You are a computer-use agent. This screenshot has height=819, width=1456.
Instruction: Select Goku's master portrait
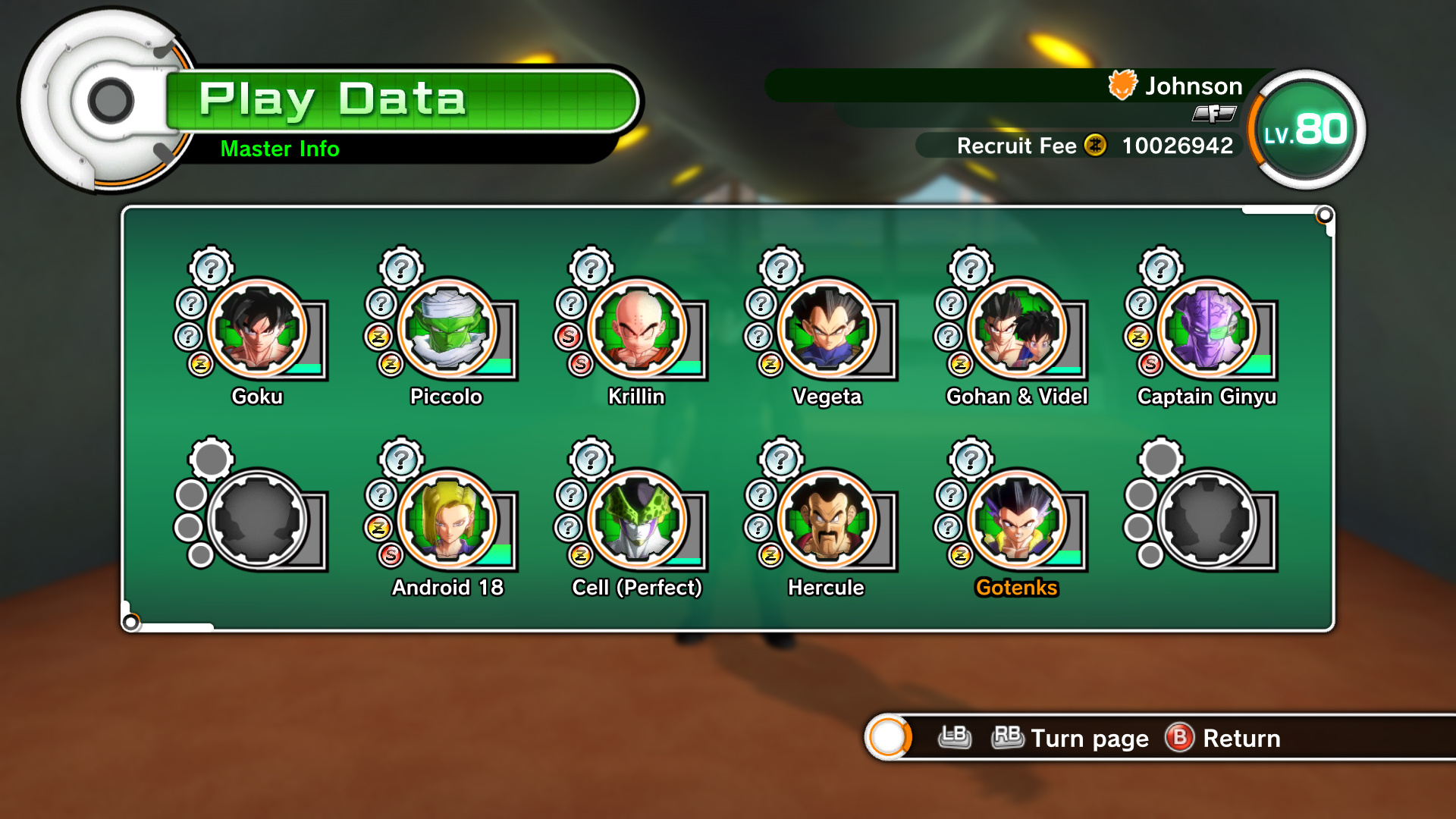[258, 328]
